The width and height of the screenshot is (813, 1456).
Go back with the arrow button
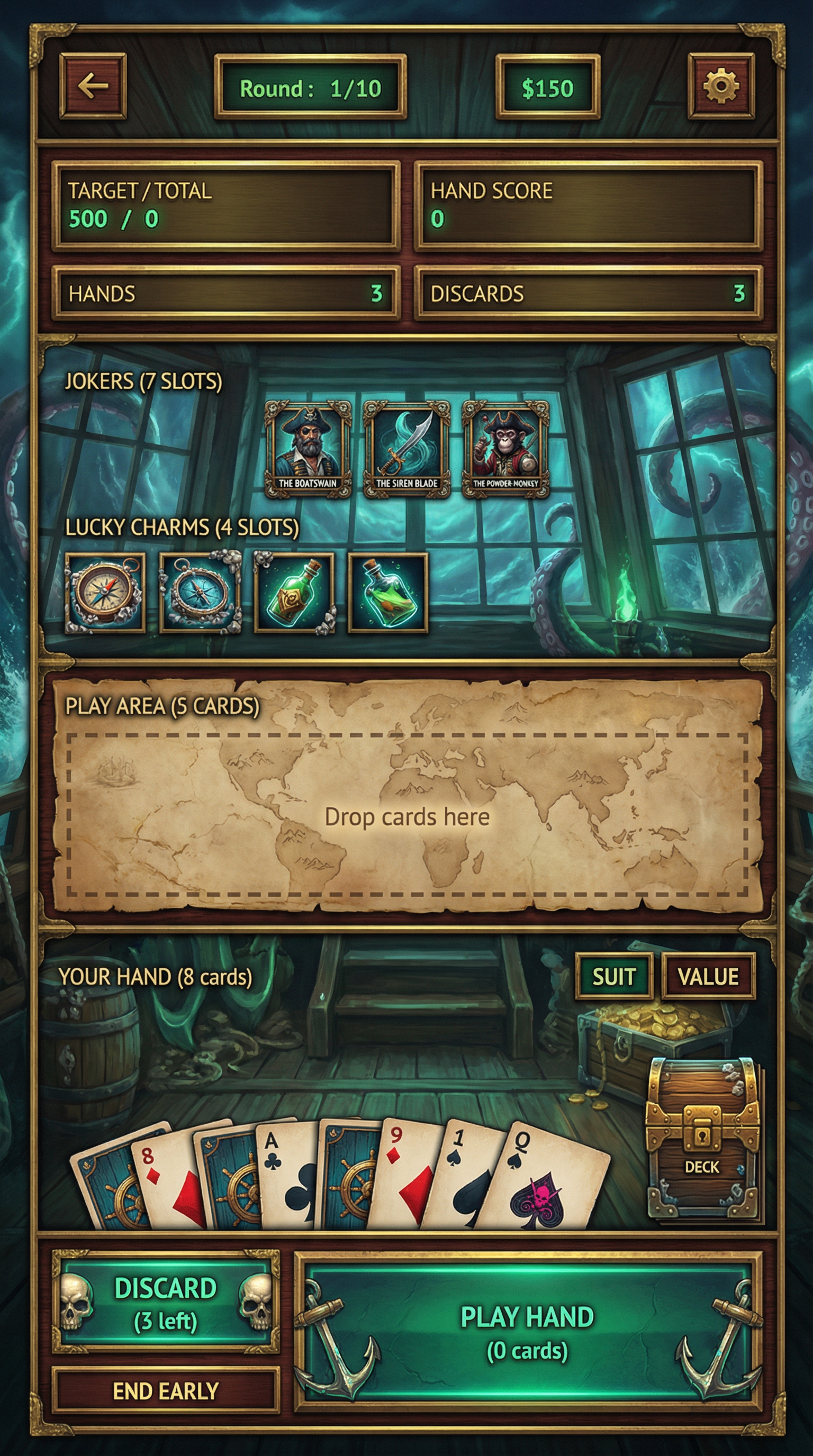pyautogui.click(x=93, y=86)
